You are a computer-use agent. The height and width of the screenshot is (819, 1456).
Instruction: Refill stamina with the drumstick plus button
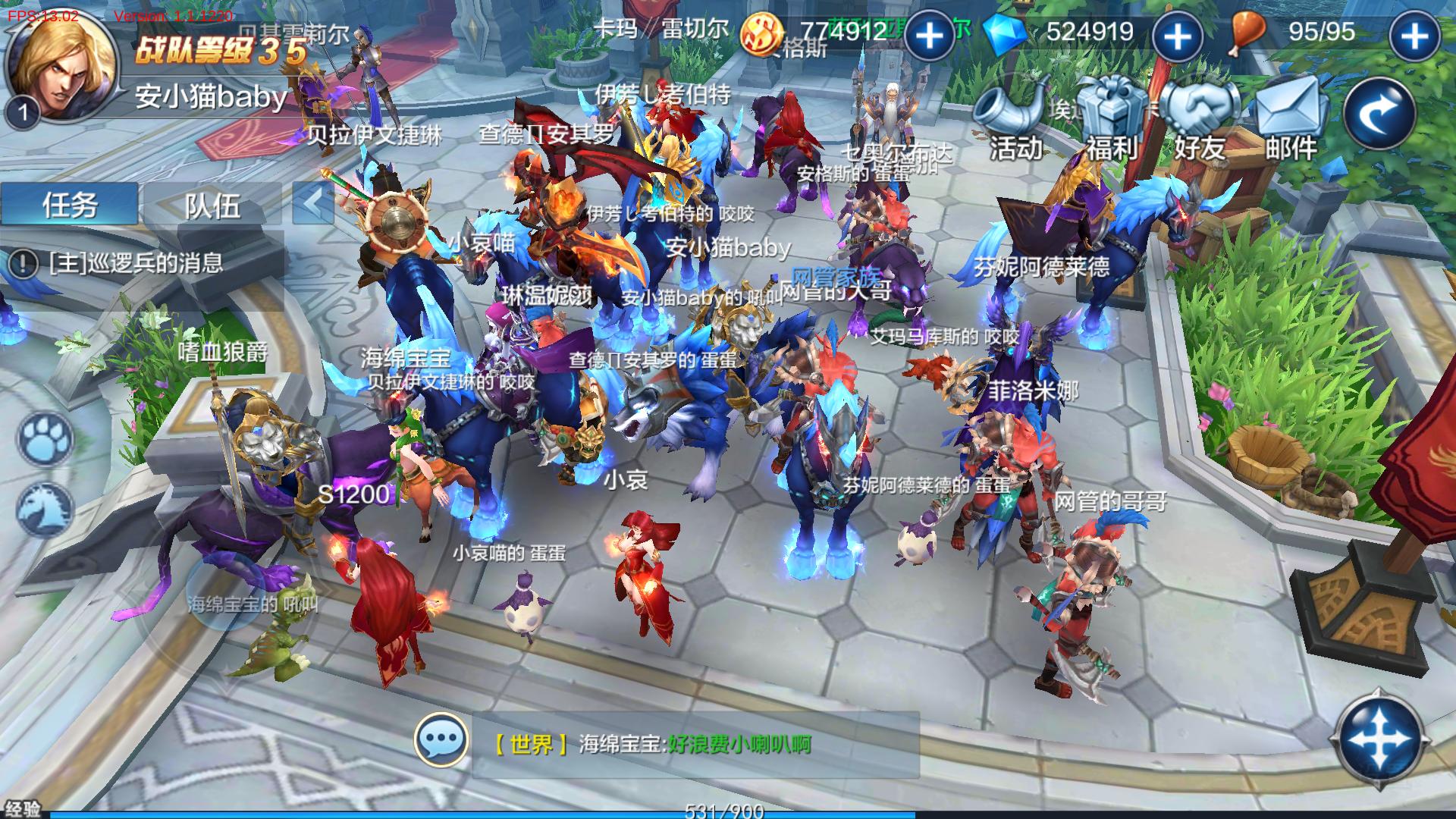coord(1414,36)
